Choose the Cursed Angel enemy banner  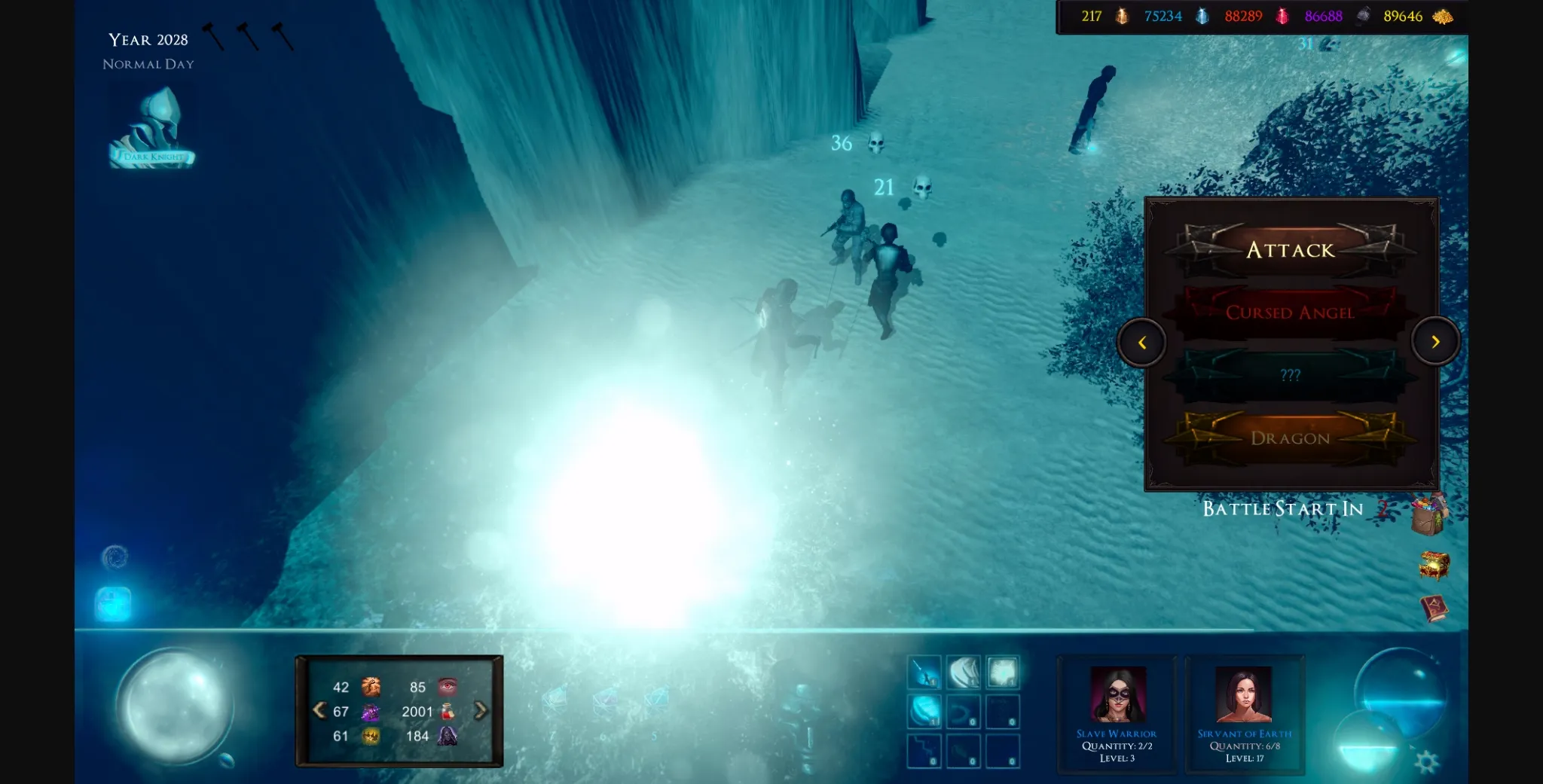1291,312
